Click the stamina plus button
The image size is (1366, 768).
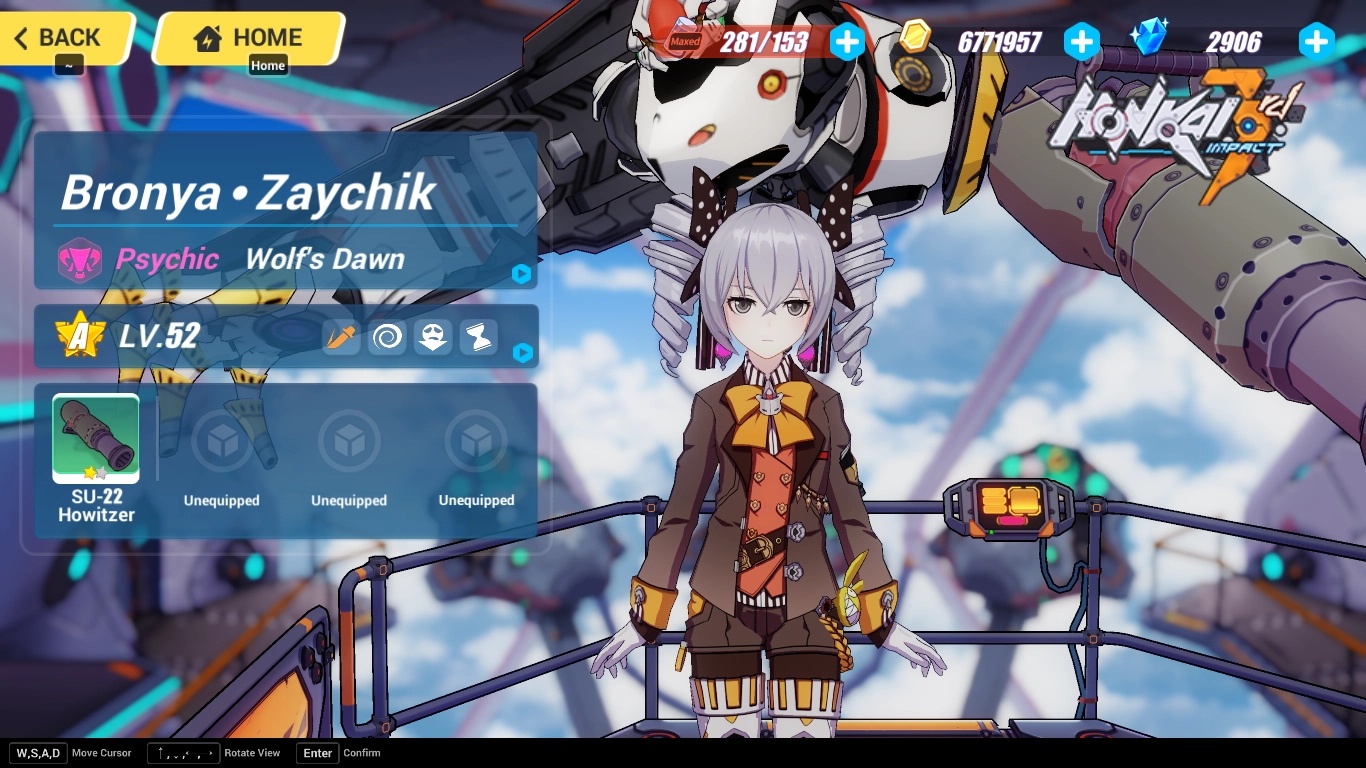(846, 41)
